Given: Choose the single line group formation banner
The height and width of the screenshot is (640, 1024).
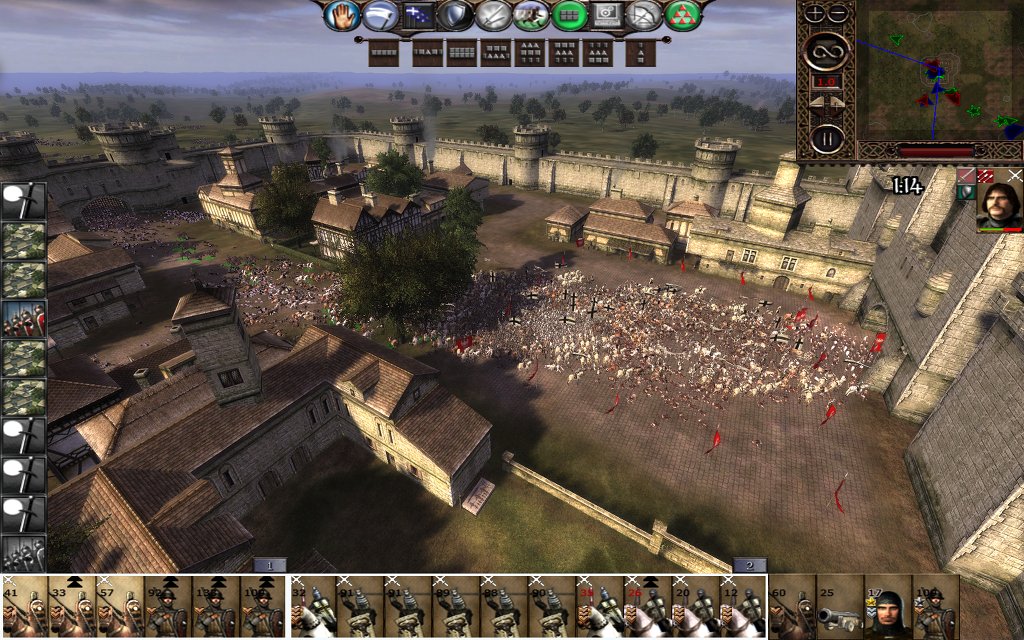Looking at the screenshot, I should pos(384,52).
